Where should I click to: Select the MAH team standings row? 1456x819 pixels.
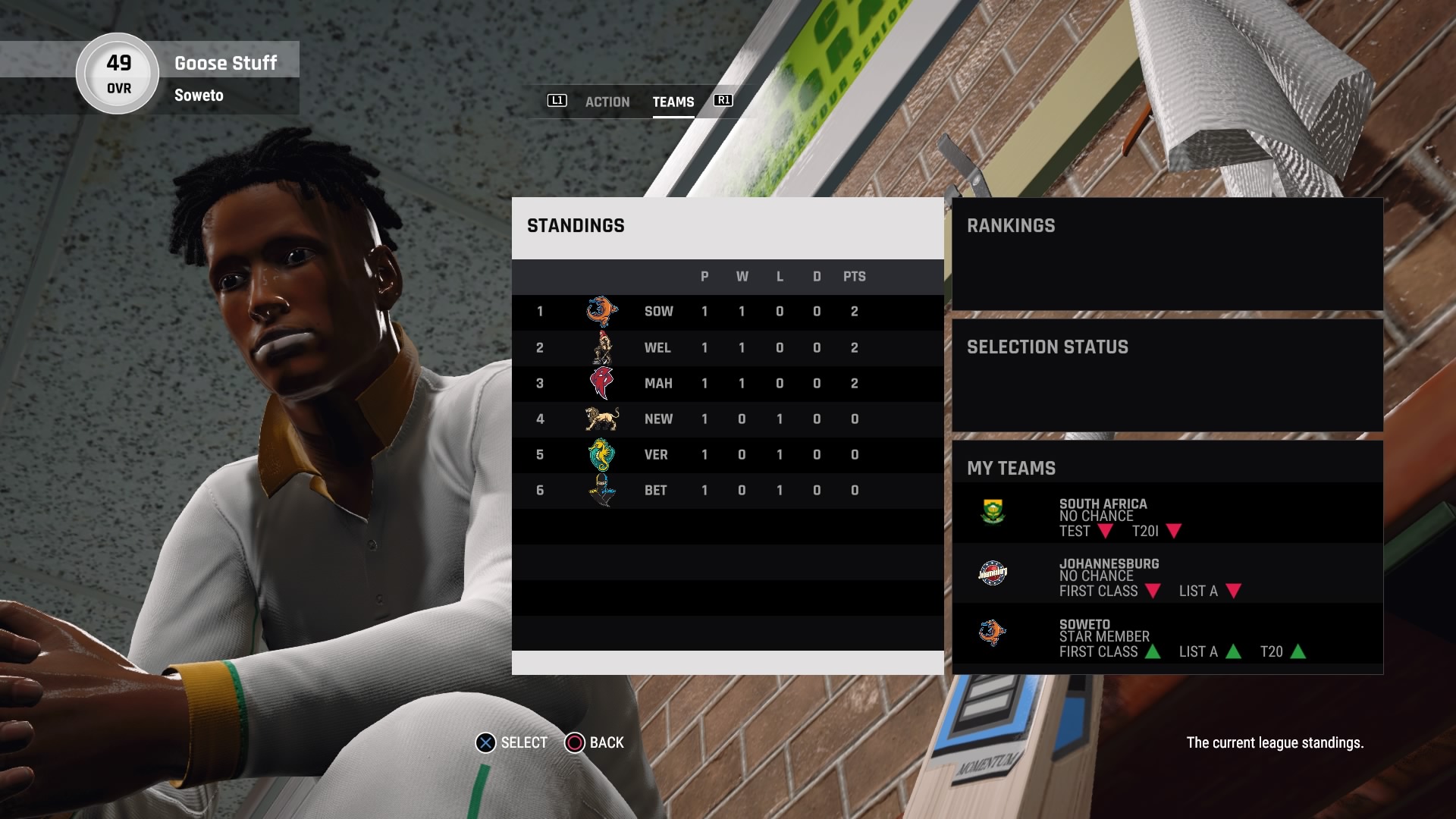[726, 384]
